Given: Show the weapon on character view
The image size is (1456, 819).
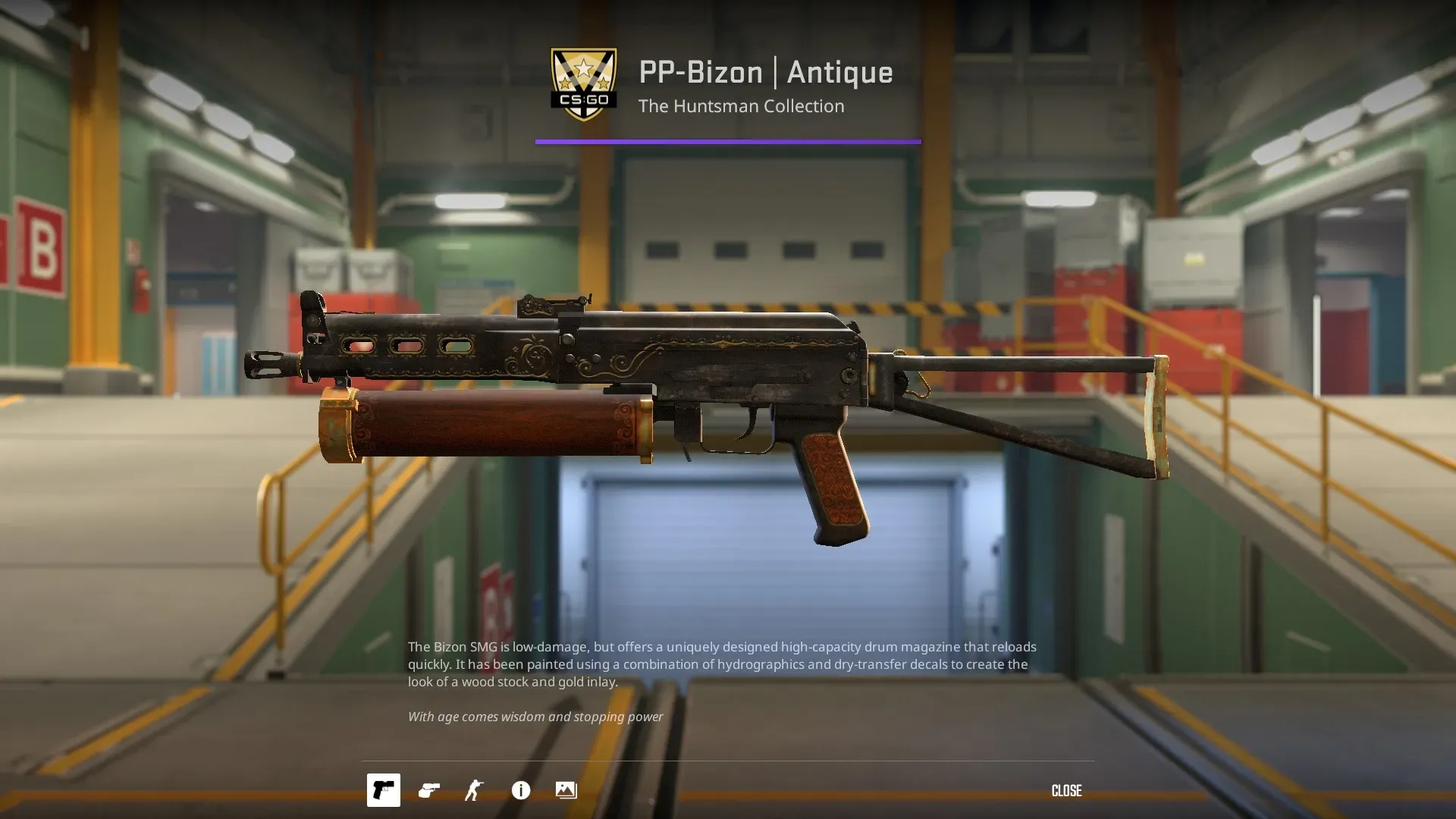Looking at the screenshot, I should 474,790.
